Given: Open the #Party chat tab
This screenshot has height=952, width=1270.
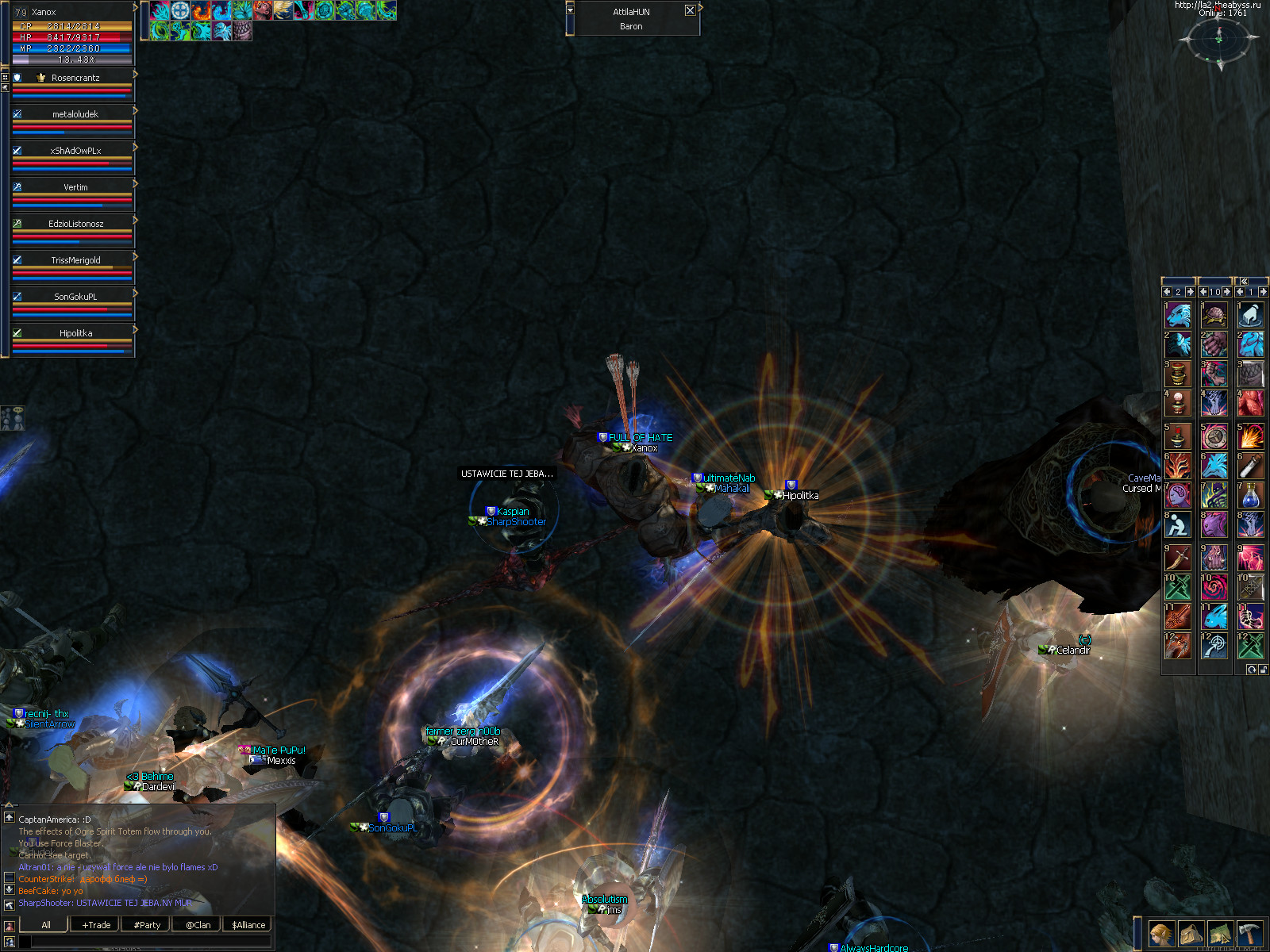Looking at the screenshot, I should click(x=147, y=925).
